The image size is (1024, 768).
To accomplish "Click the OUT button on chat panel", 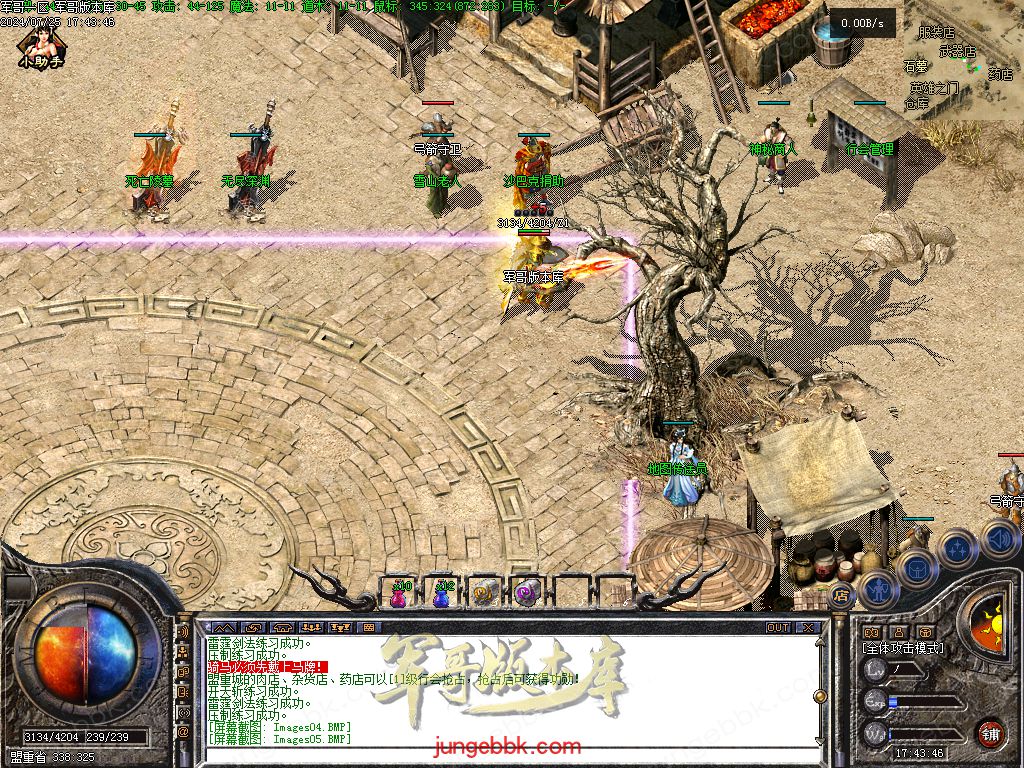I will 777,628.
